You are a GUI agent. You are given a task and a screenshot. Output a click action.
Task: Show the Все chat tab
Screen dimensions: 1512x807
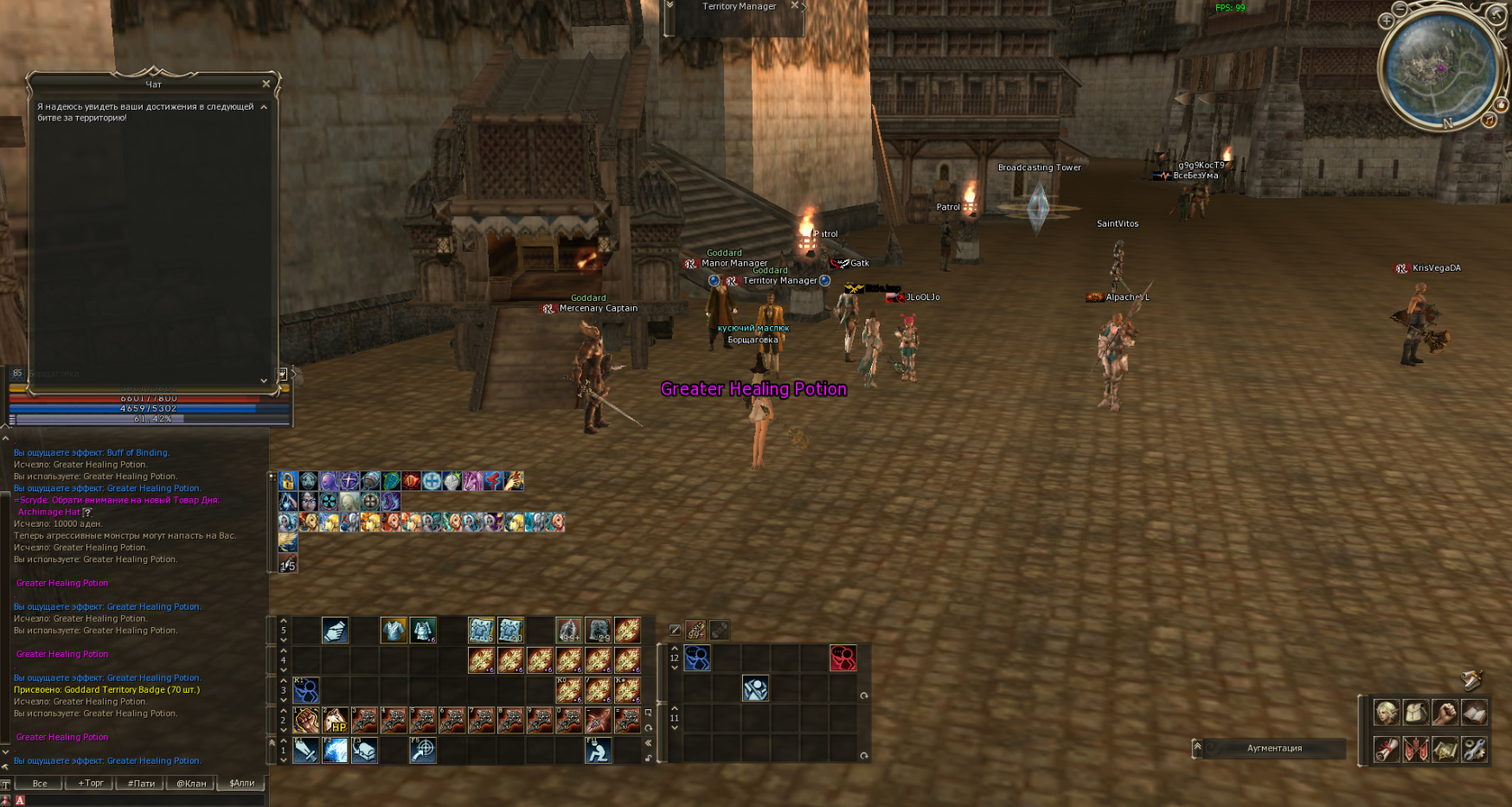pos(40,784)
